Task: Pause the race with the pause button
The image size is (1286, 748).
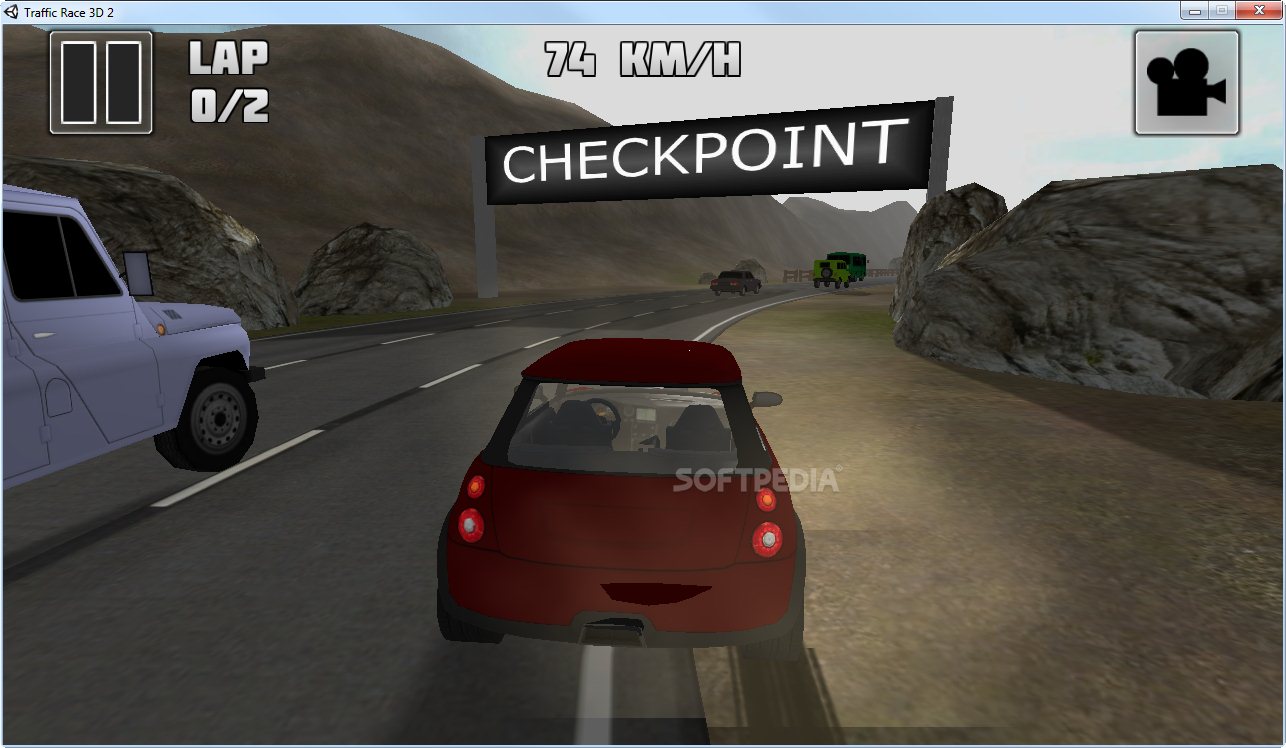Action: point(101,83)
